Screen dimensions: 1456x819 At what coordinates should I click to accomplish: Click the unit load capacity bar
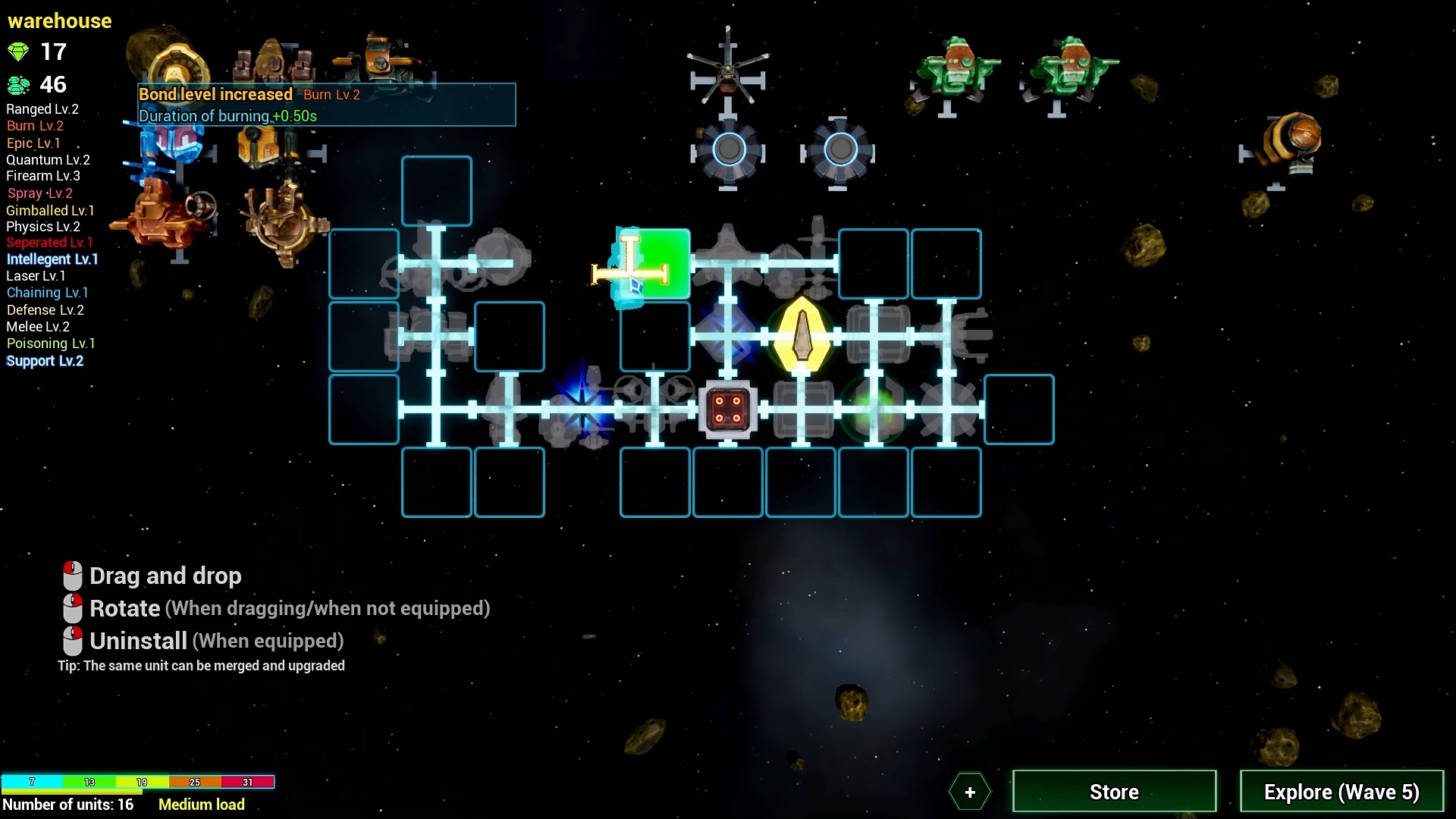point(139,782)
